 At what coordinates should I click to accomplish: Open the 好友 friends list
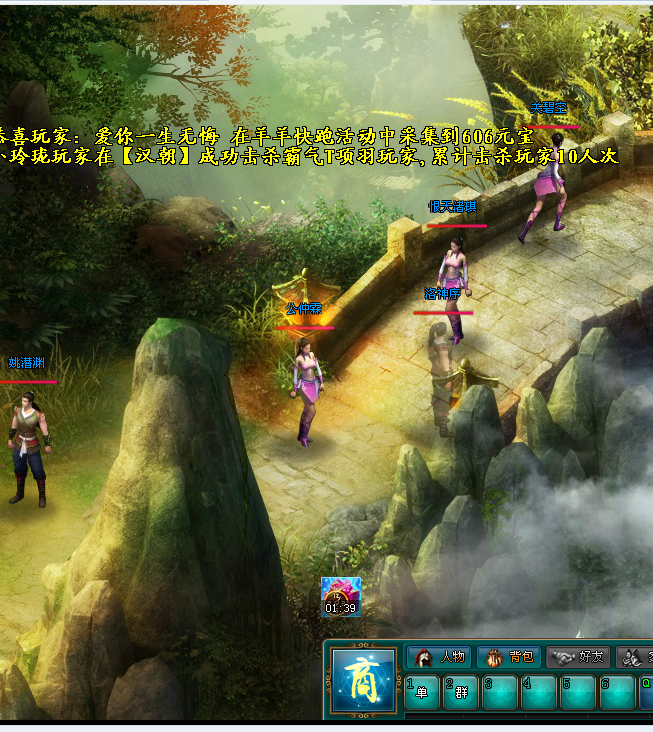[577, 657]
